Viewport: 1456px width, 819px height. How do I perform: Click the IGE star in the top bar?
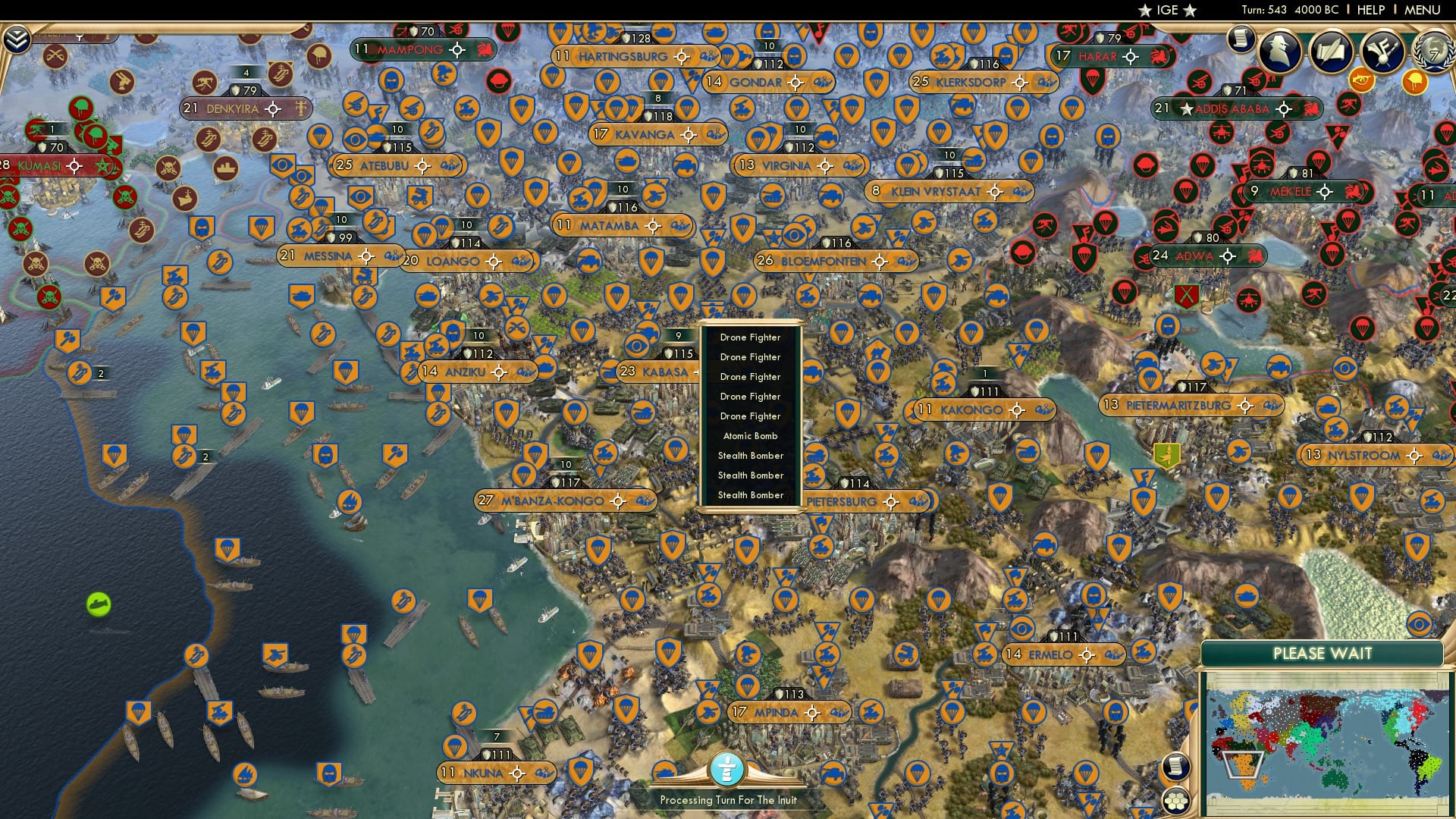(1145, 10)
